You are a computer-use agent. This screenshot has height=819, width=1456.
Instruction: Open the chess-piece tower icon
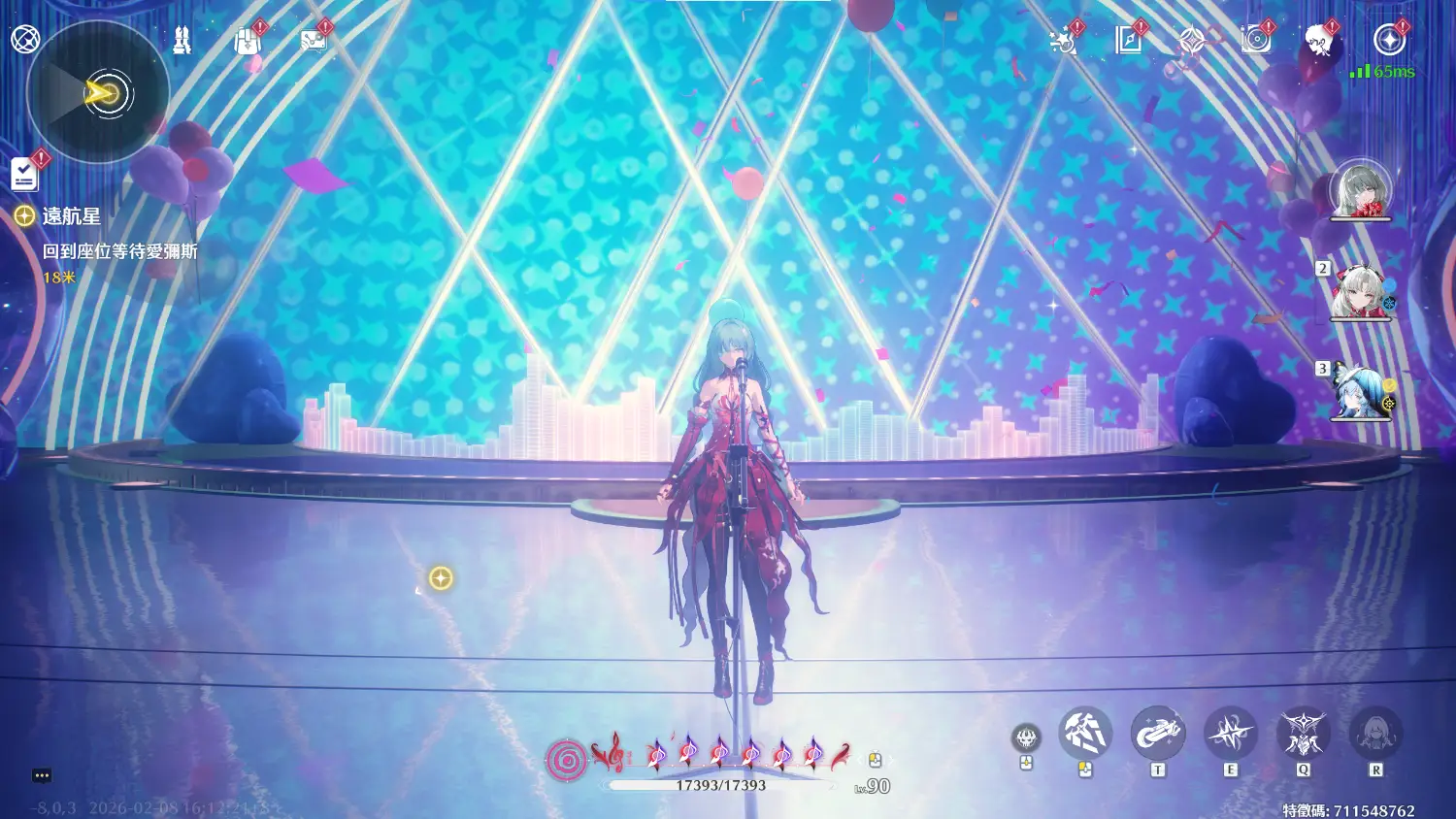pyautogui.click(x=182, y=41)
